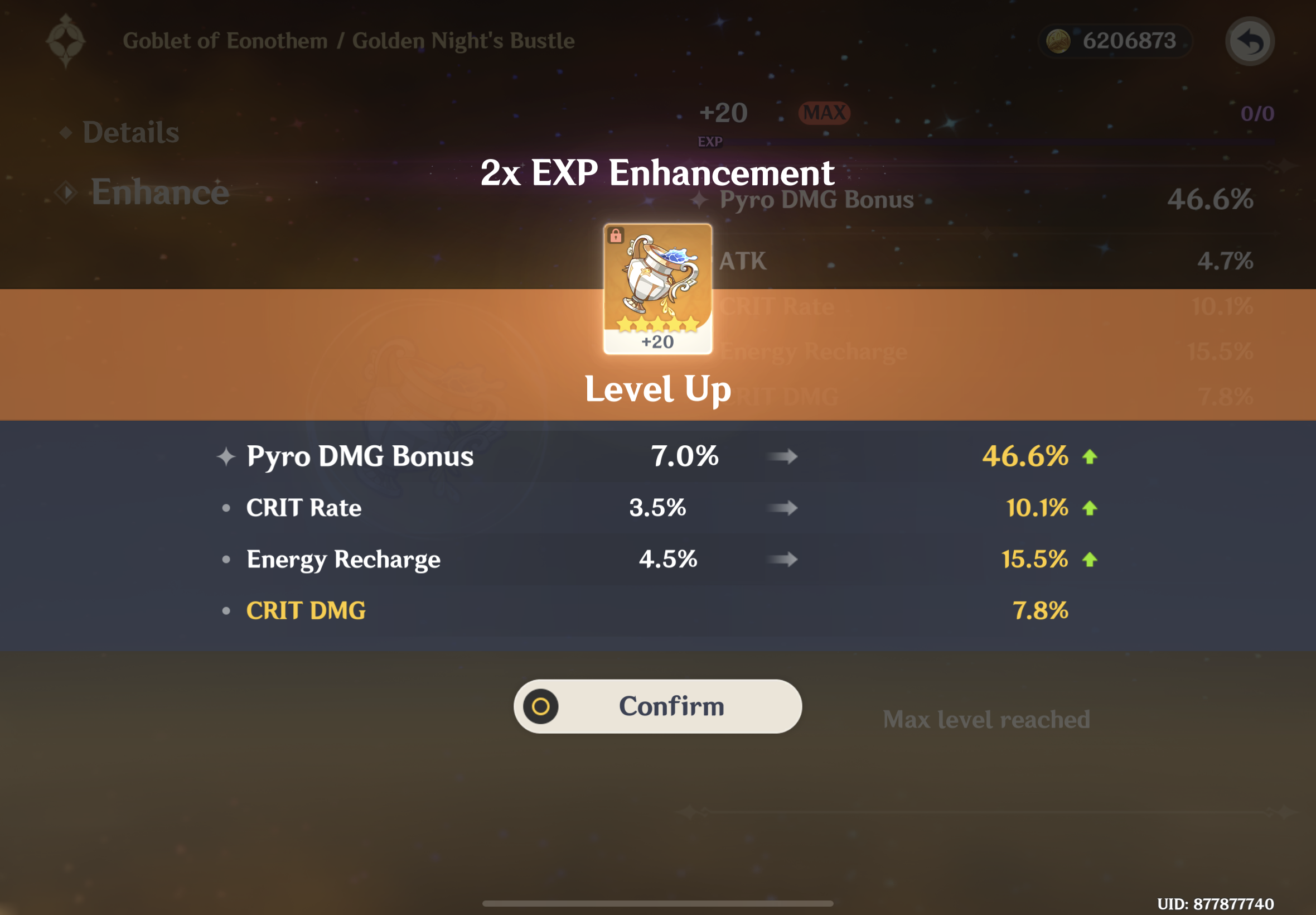Screen dimensions: 1316x915
Task: Click the star rating on the artifact thumbnail
Action: pos(656,325)
